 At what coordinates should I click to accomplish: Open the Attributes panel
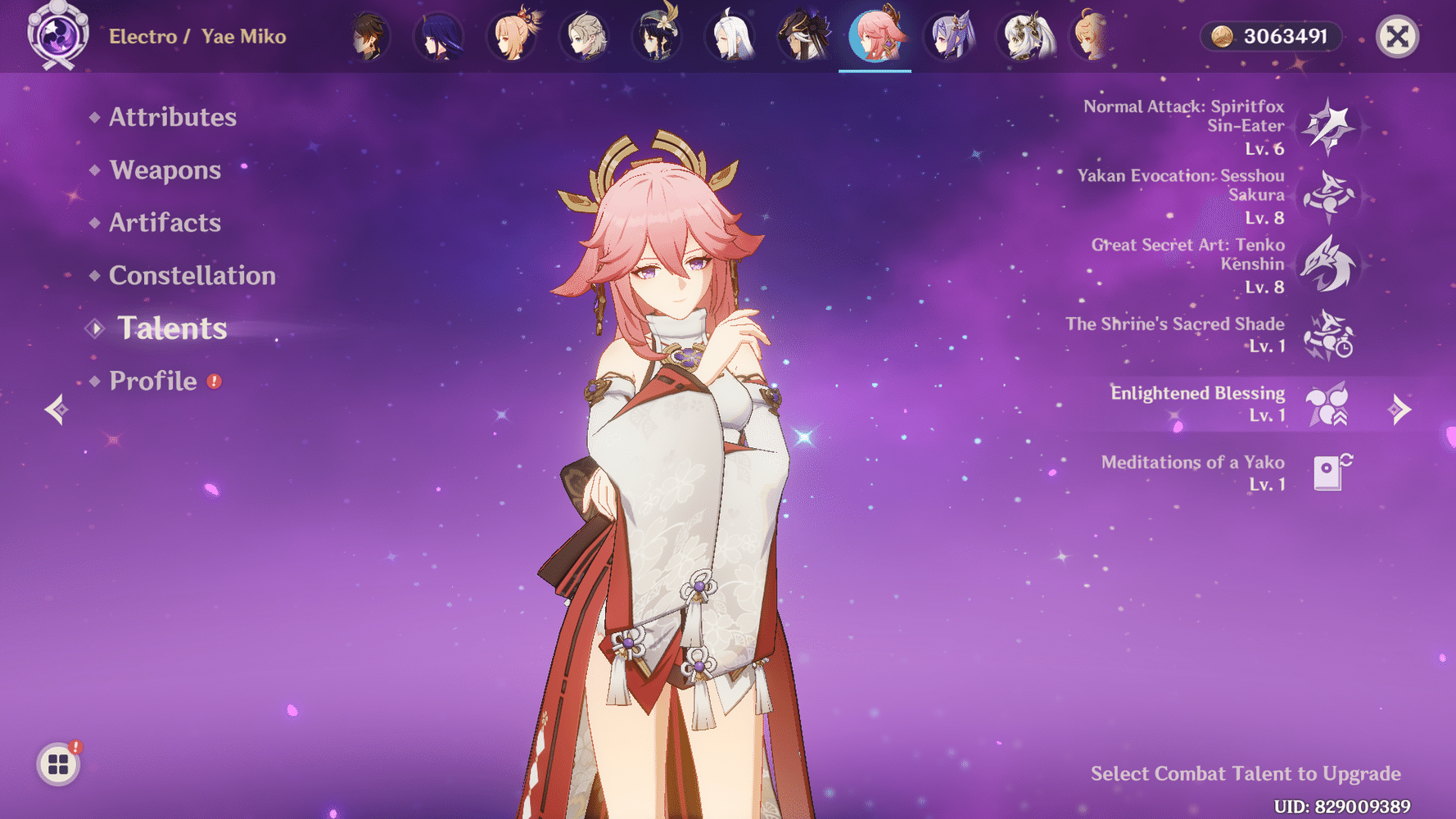point(173,117)
